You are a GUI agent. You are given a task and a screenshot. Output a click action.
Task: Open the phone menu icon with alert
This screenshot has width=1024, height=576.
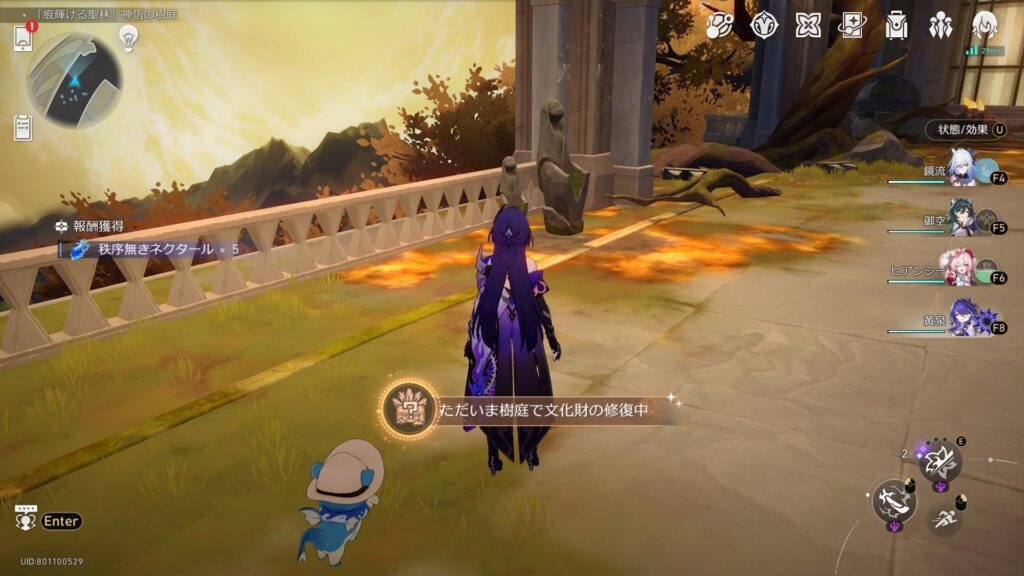pyautogui.click(x=24, y=38)
